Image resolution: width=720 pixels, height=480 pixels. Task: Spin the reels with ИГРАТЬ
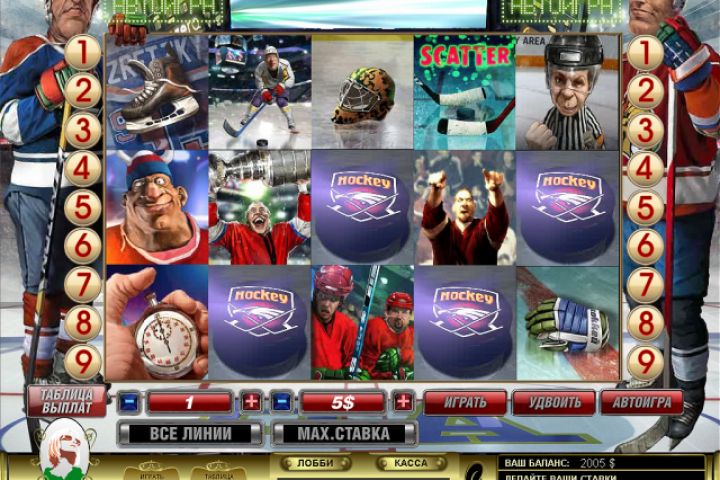point(464,402)
